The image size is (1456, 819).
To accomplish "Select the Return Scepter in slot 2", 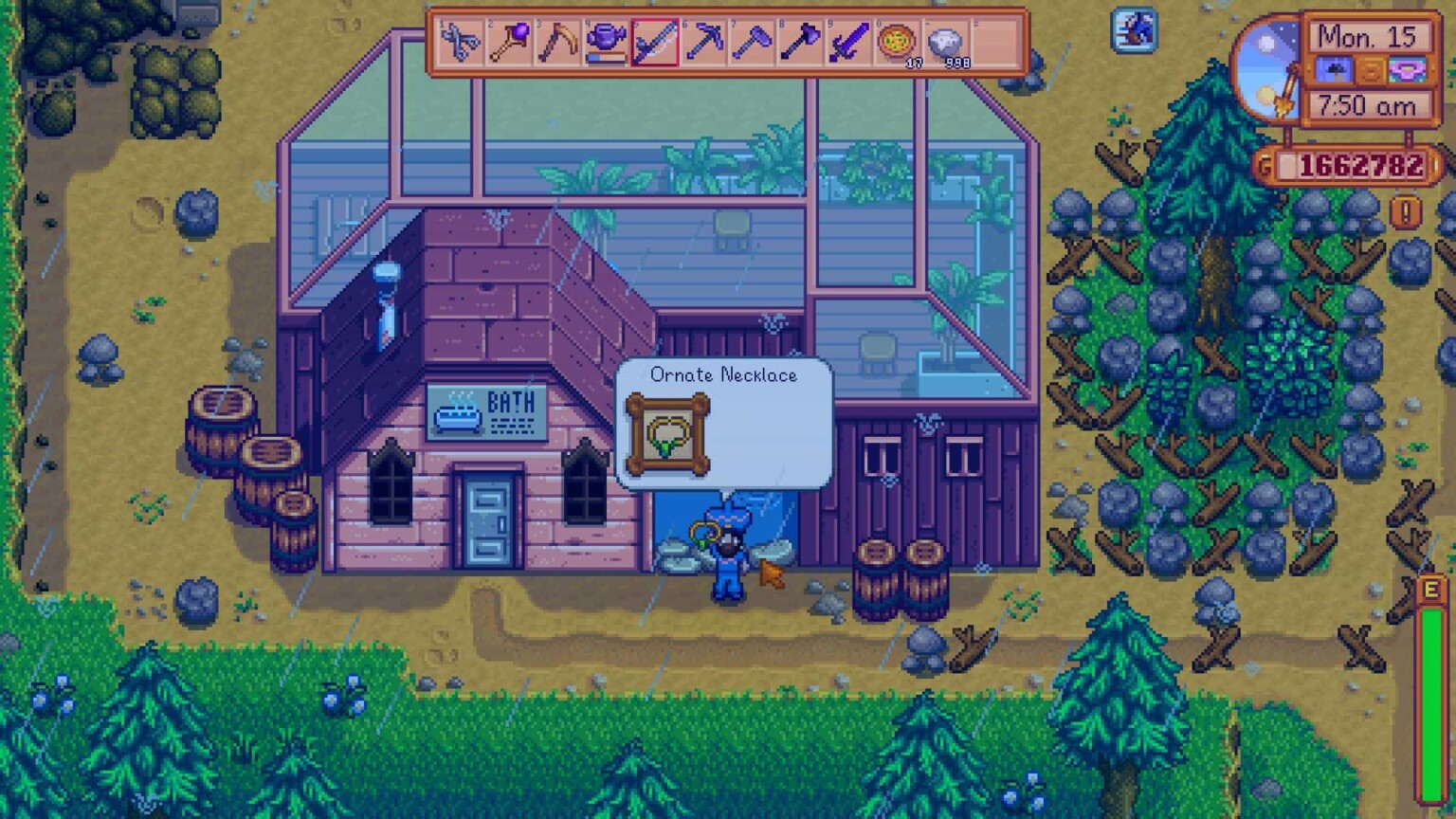I will click(x=505, y=43).
